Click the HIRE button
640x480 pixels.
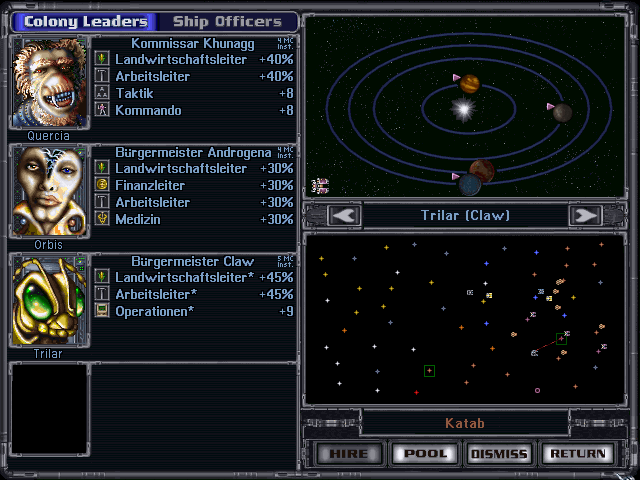[349, 453]
